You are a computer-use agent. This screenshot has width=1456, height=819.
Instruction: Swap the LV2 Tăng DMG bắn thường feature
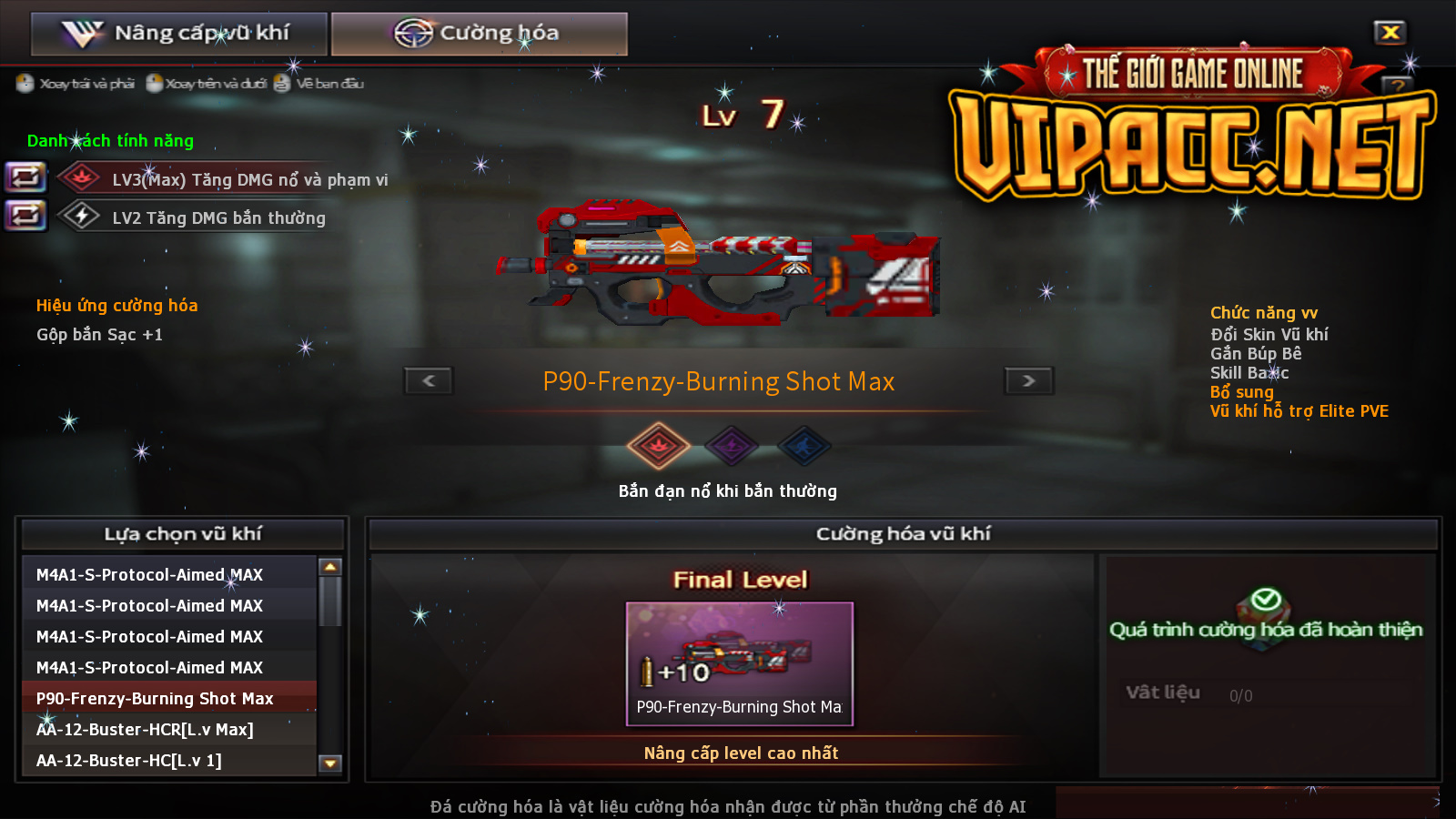click(x=25, y=216)
